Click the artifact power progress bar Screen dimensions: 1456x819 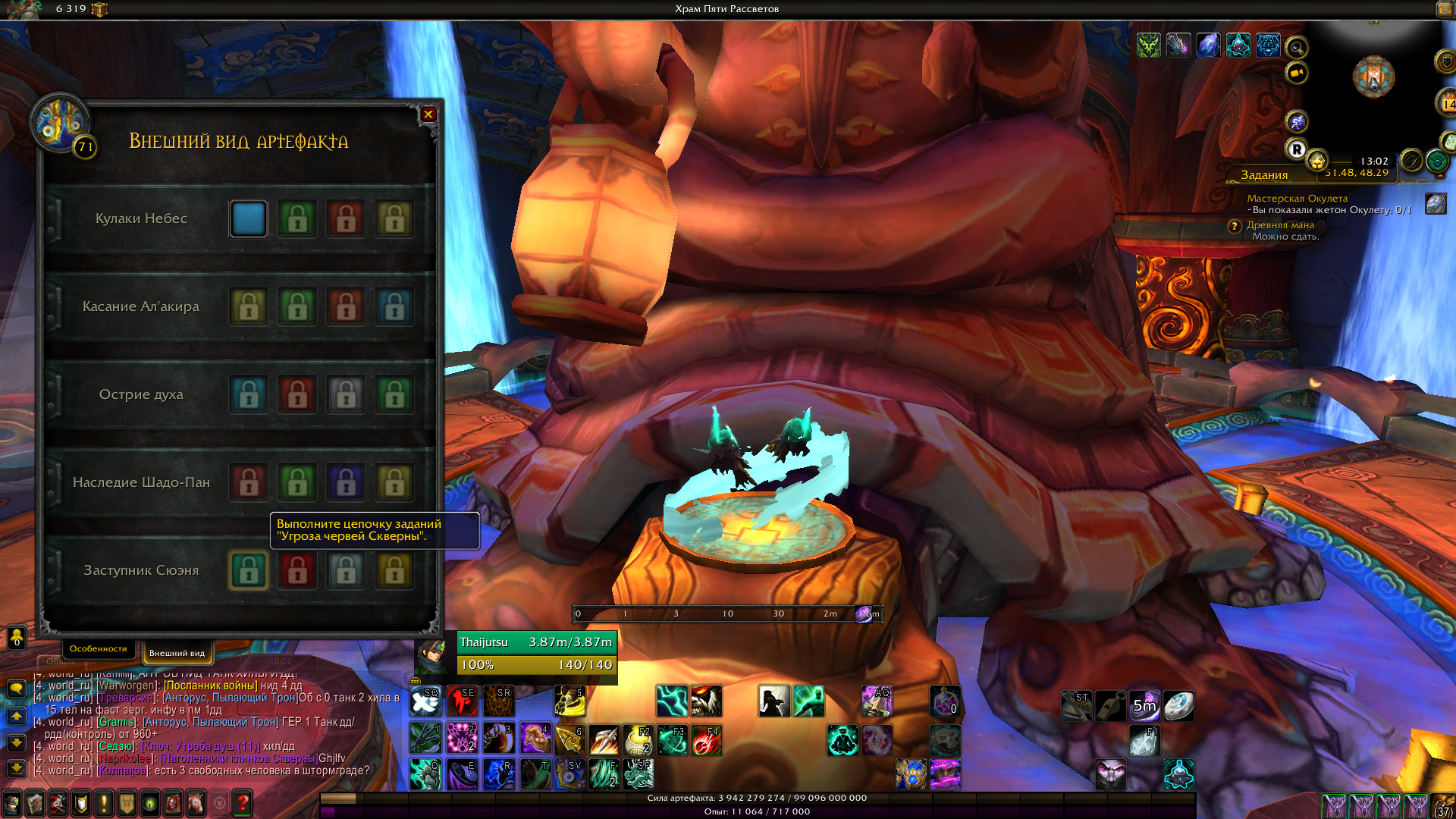pos(757,798)
